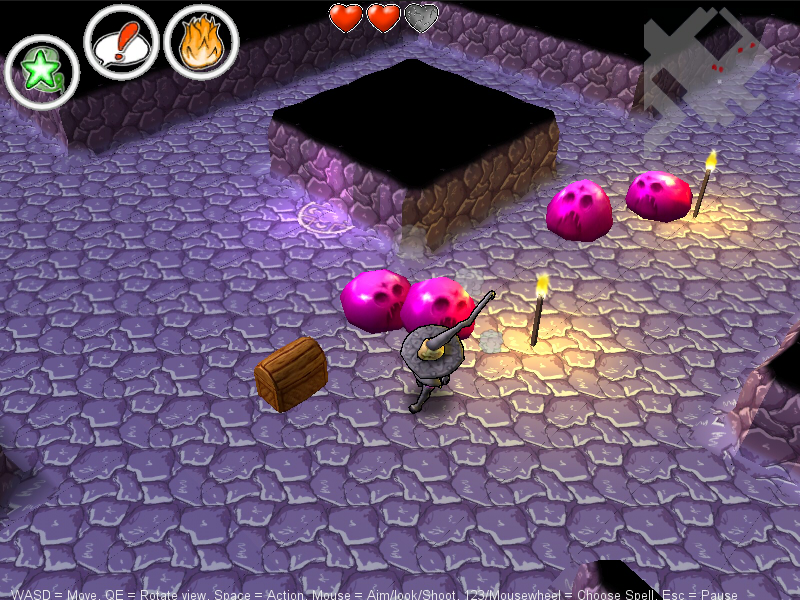Choose the red exclamation speech bubble spell
The image size is (800, 600).
pos(122,42)
